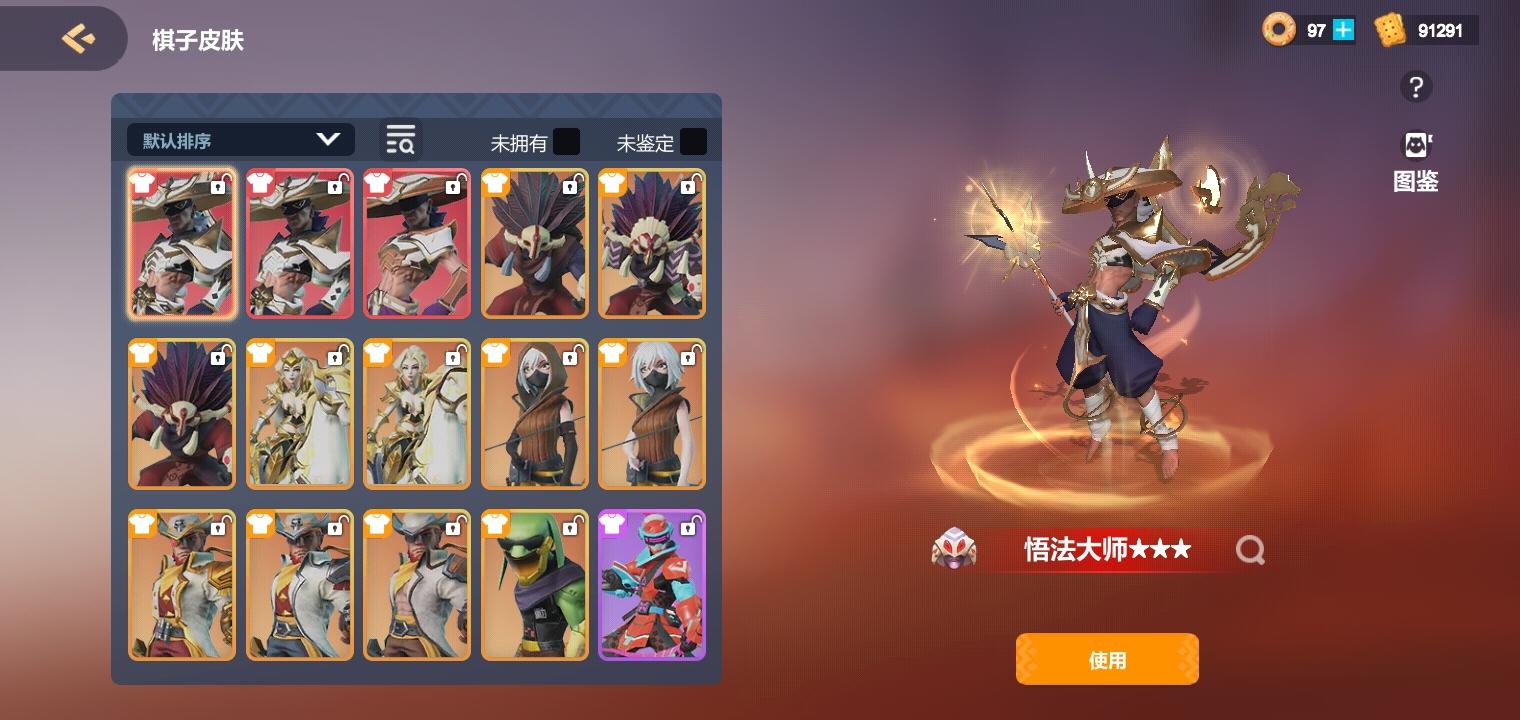Click the help question mark icon
This screenshot has width=1520, height=720.
tap(1416, 88)
